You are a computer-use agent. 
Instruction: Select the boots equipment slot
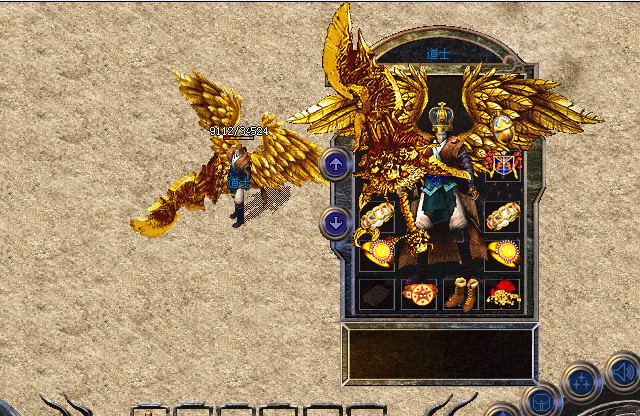460,294
